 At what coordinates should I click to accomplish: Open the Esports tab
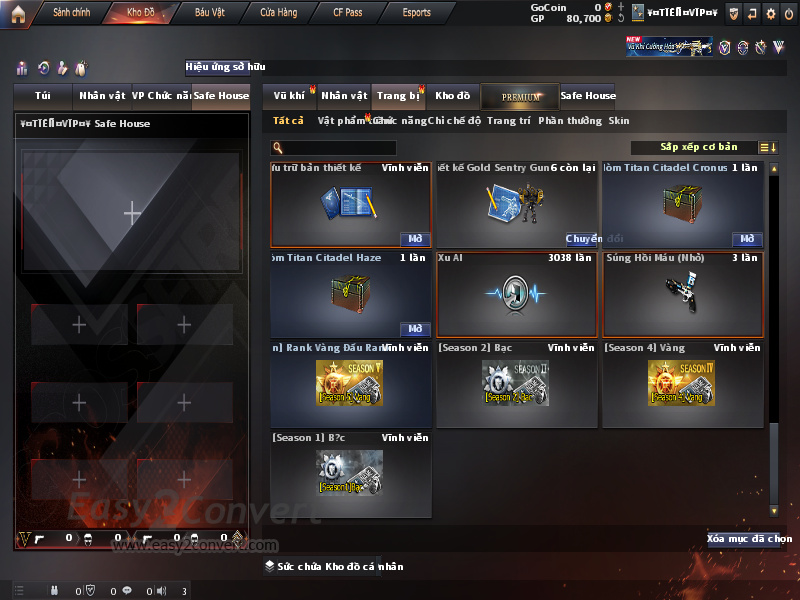click(416, 13)
